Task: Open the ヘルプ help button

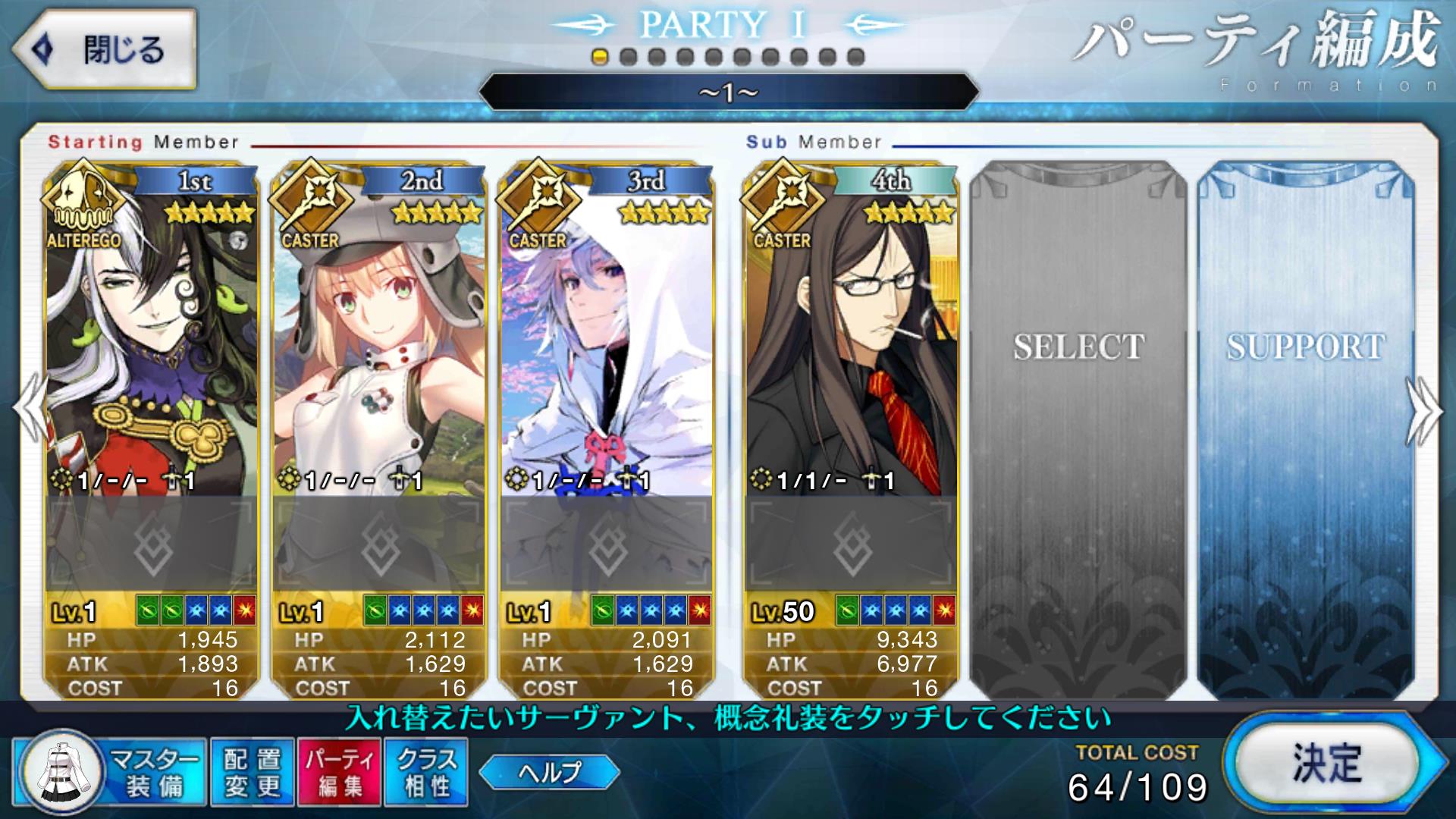Action: click(x=549, y=773)
